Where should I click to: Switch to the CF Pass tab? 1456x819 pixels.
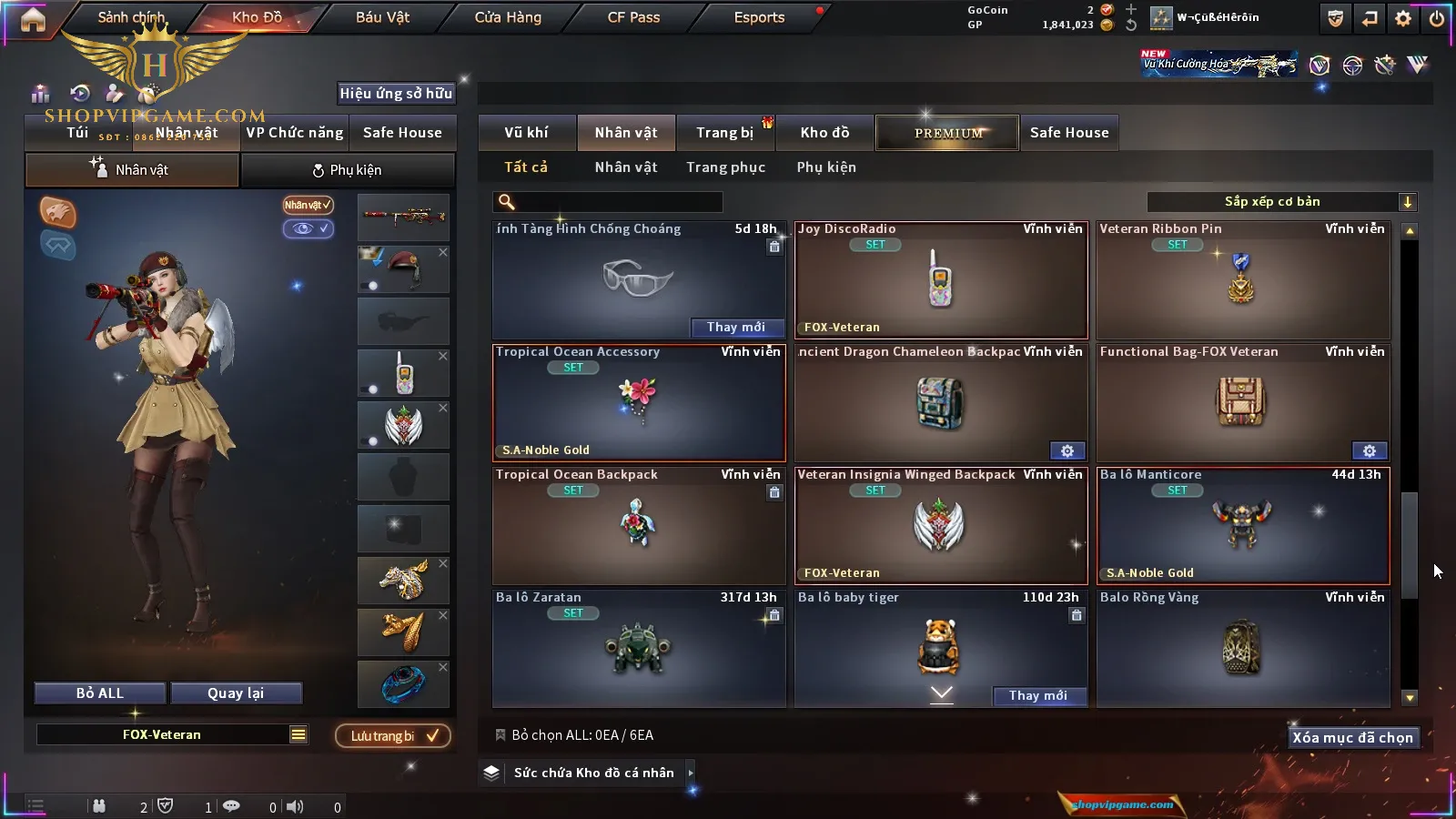633,17
